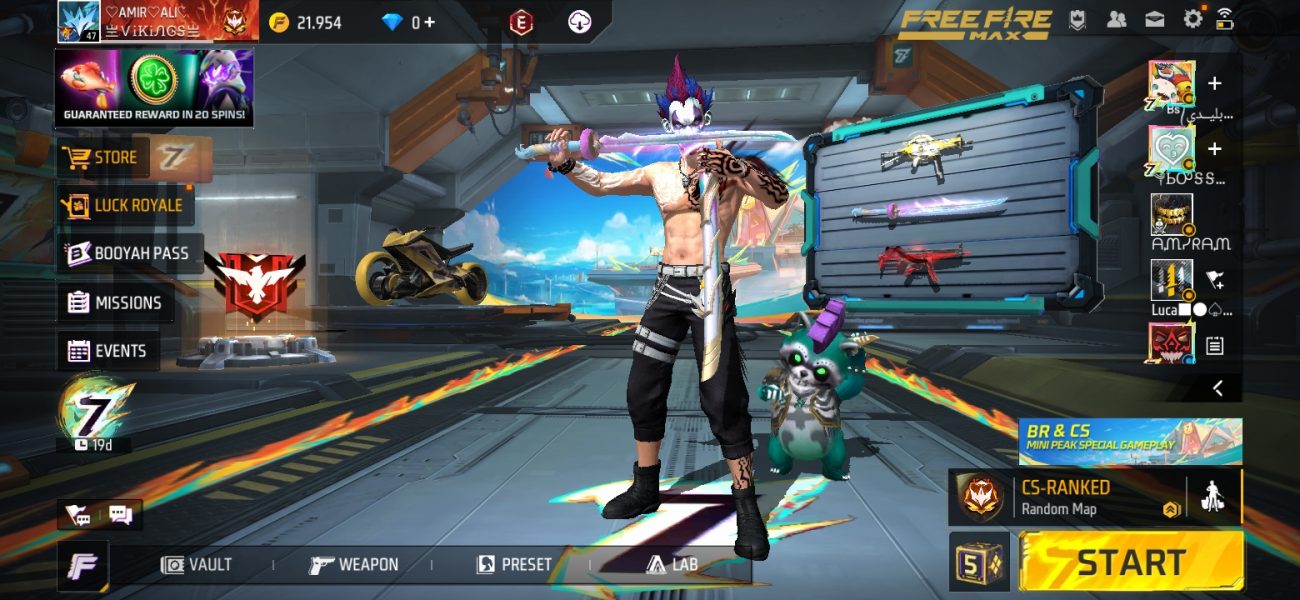This screenshot has width=1300, height=600.
Task: Open the Preset section
Action: 514,565
